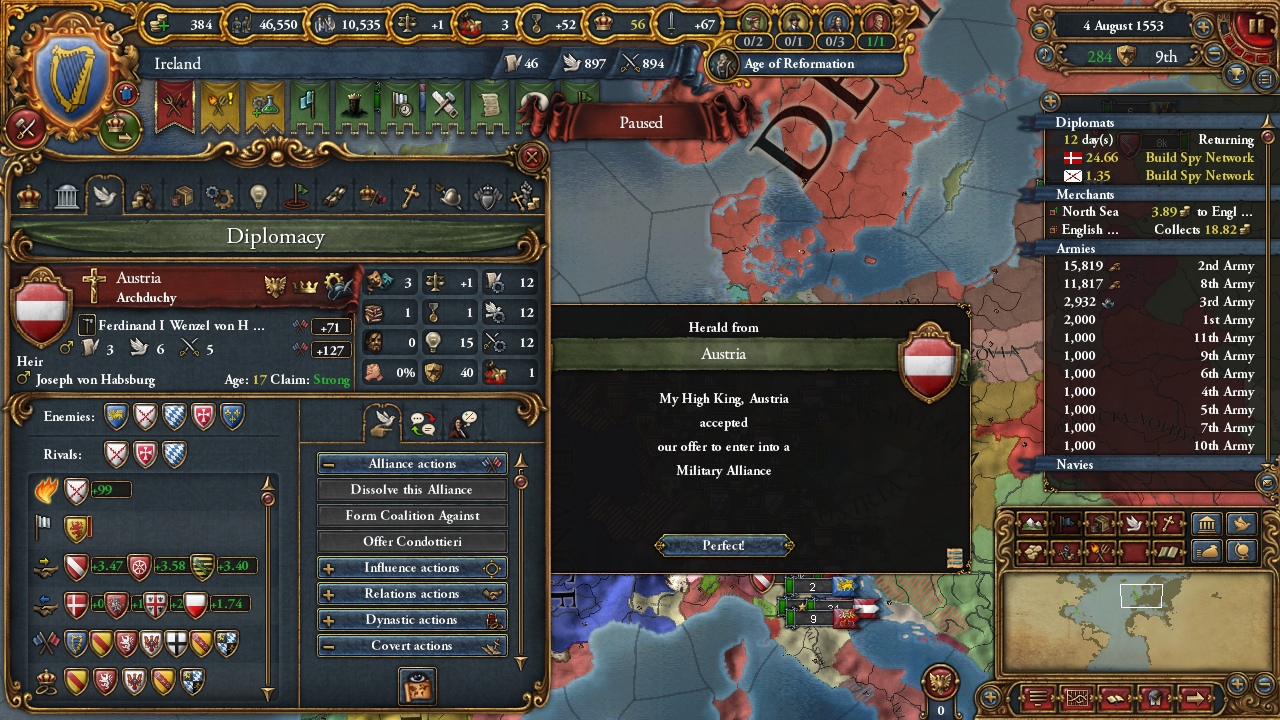The height and width of the screenshot is (720, 1280).
Task: Confirm the herald message with Perfect!
Action: click(723, 545)
